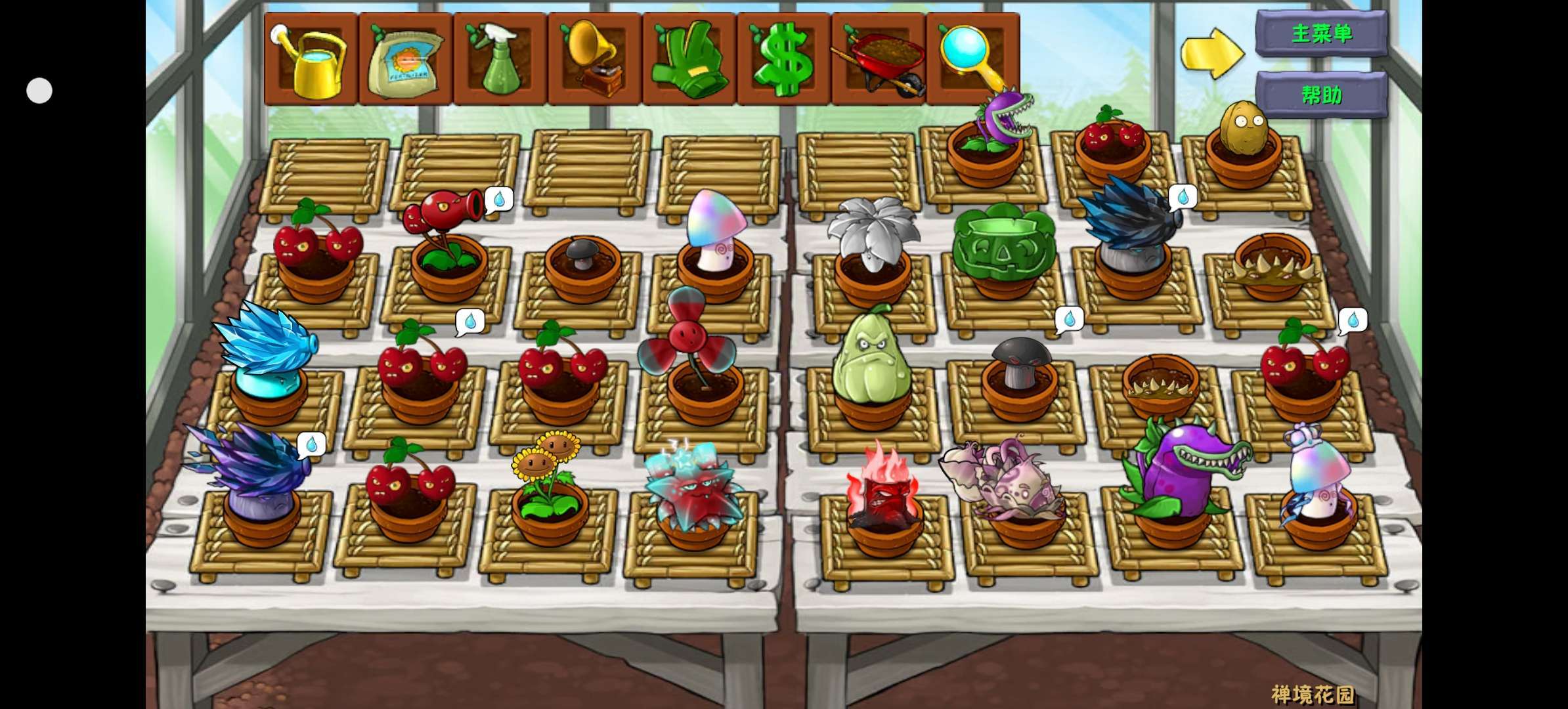This screenshot has height=709, width=1568.
Task: Open the 主菜单 main menu
Action: pos(1321,33)
